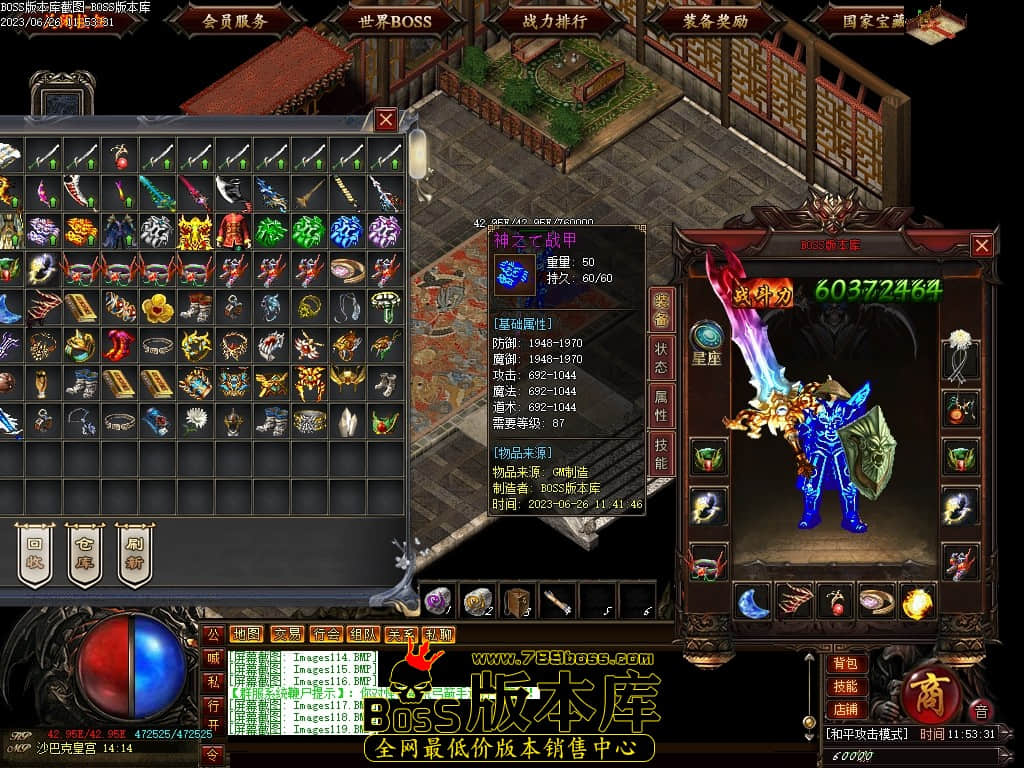The width and height of the screenshot is (1024, 768).
Task: Close the character equipment panel
Action: pos(982,245)
